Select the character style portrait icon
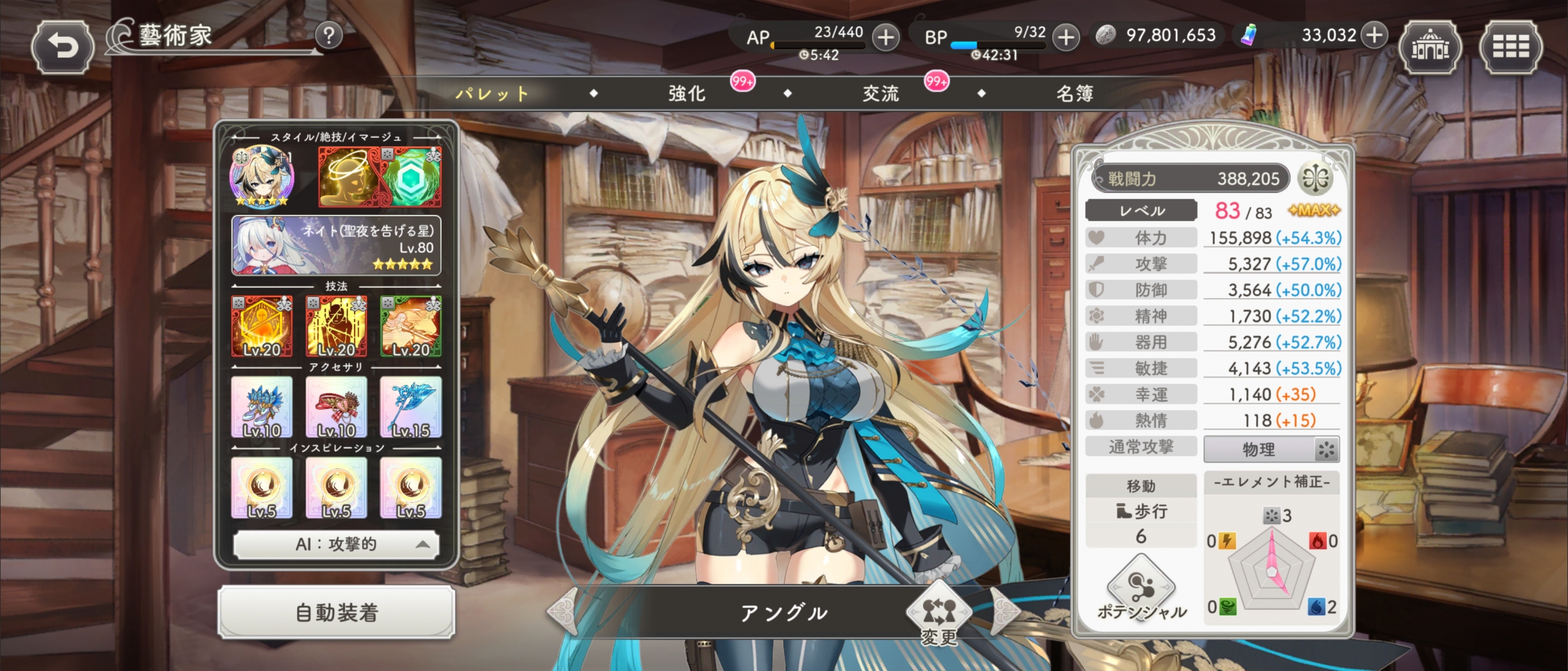This screenshot has width=1568, height=671. 262,176
